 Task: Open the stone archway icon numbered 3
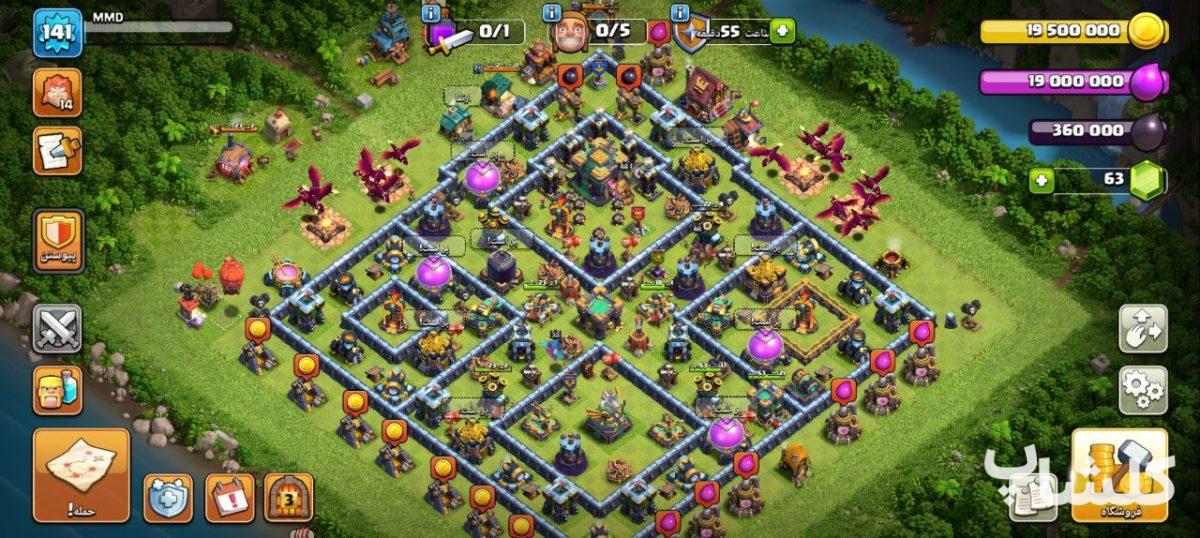289,497
